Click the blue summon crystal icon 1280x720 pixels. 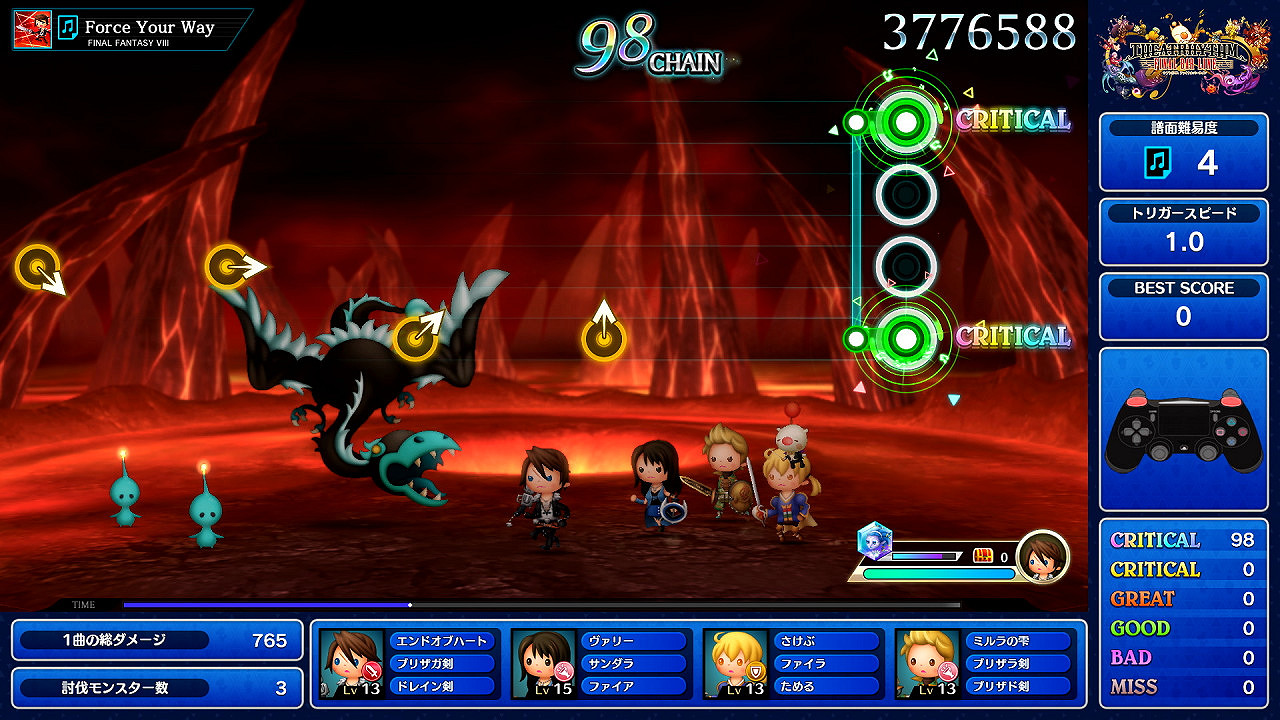click(874, 541)
